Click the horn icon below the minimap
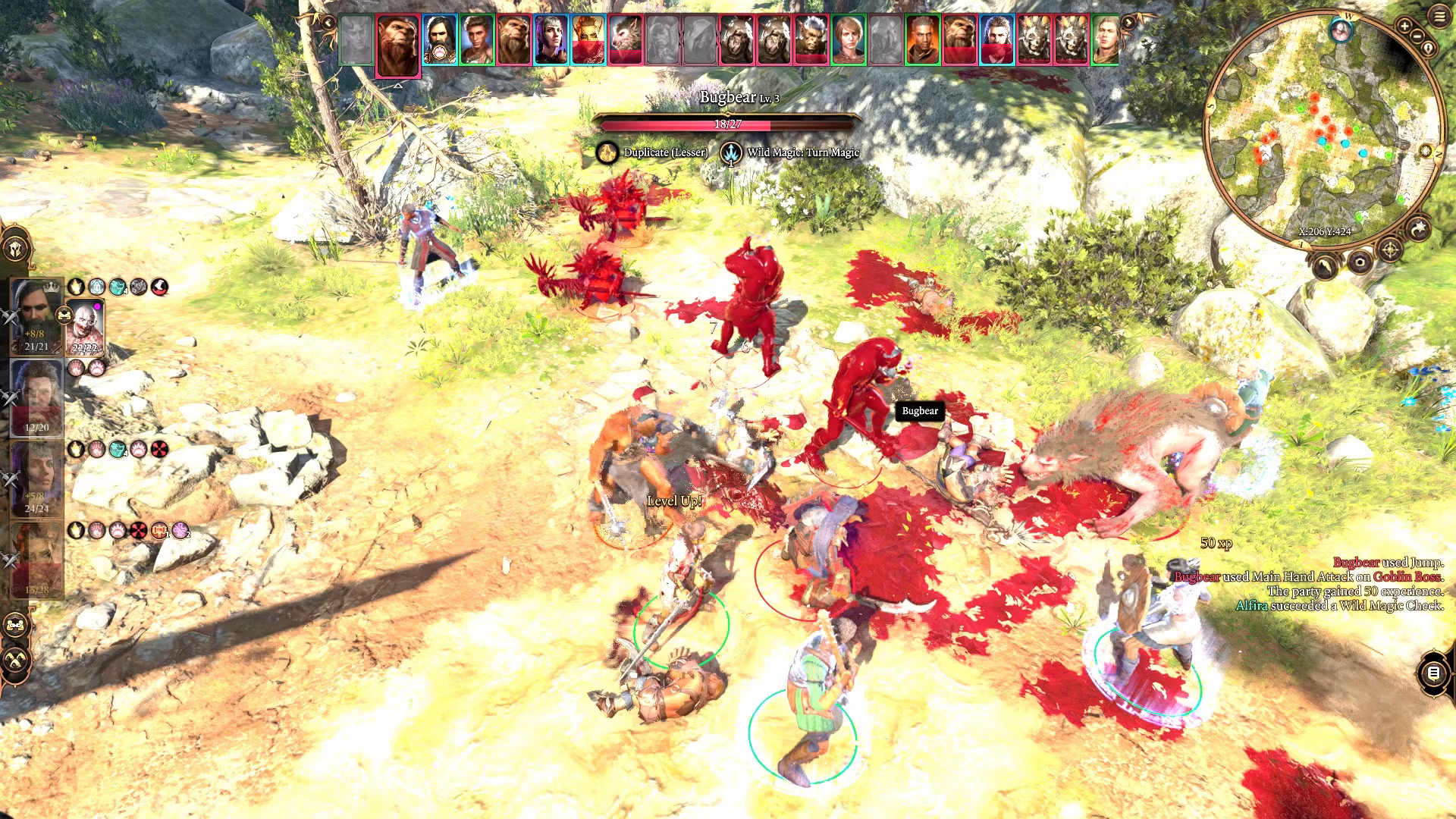1456x819 pixels. pos(1325,267)
